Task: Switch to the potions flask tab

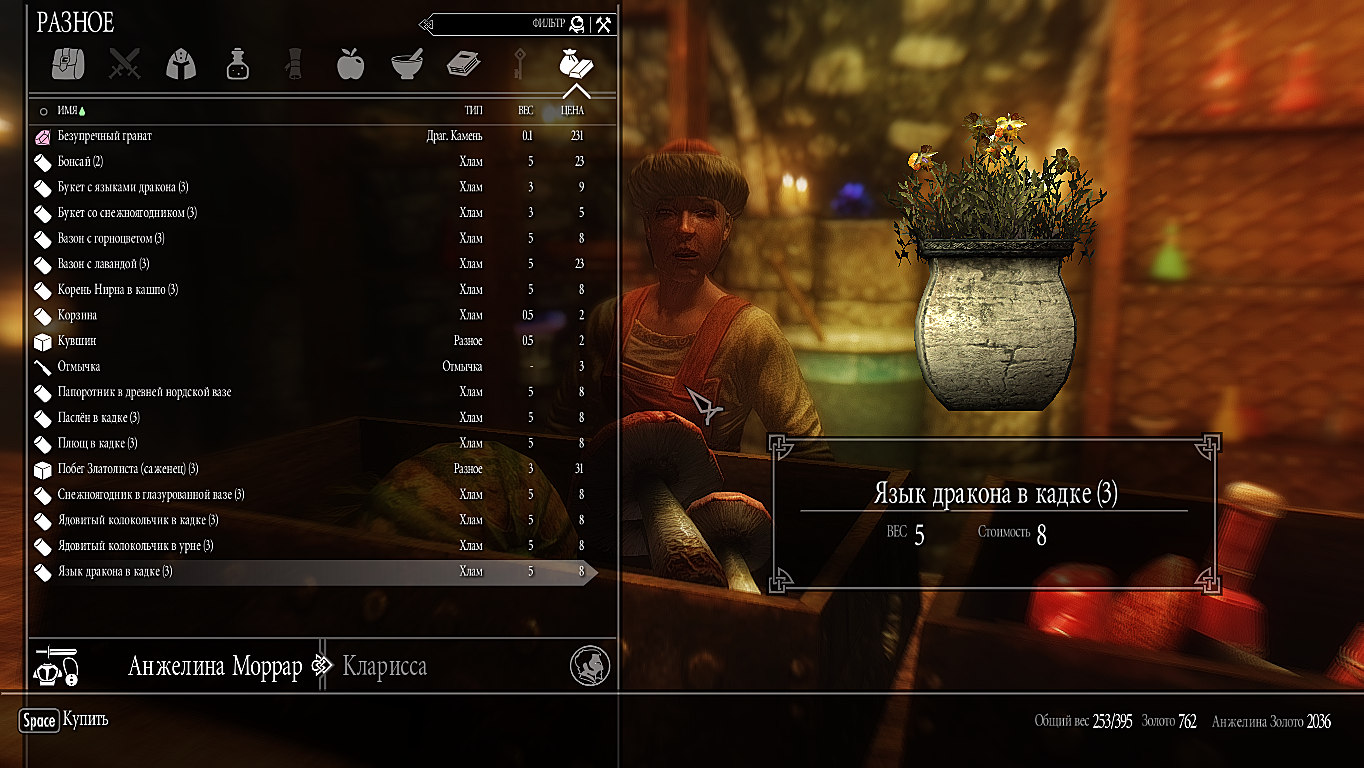Action: tap(237, 64)
